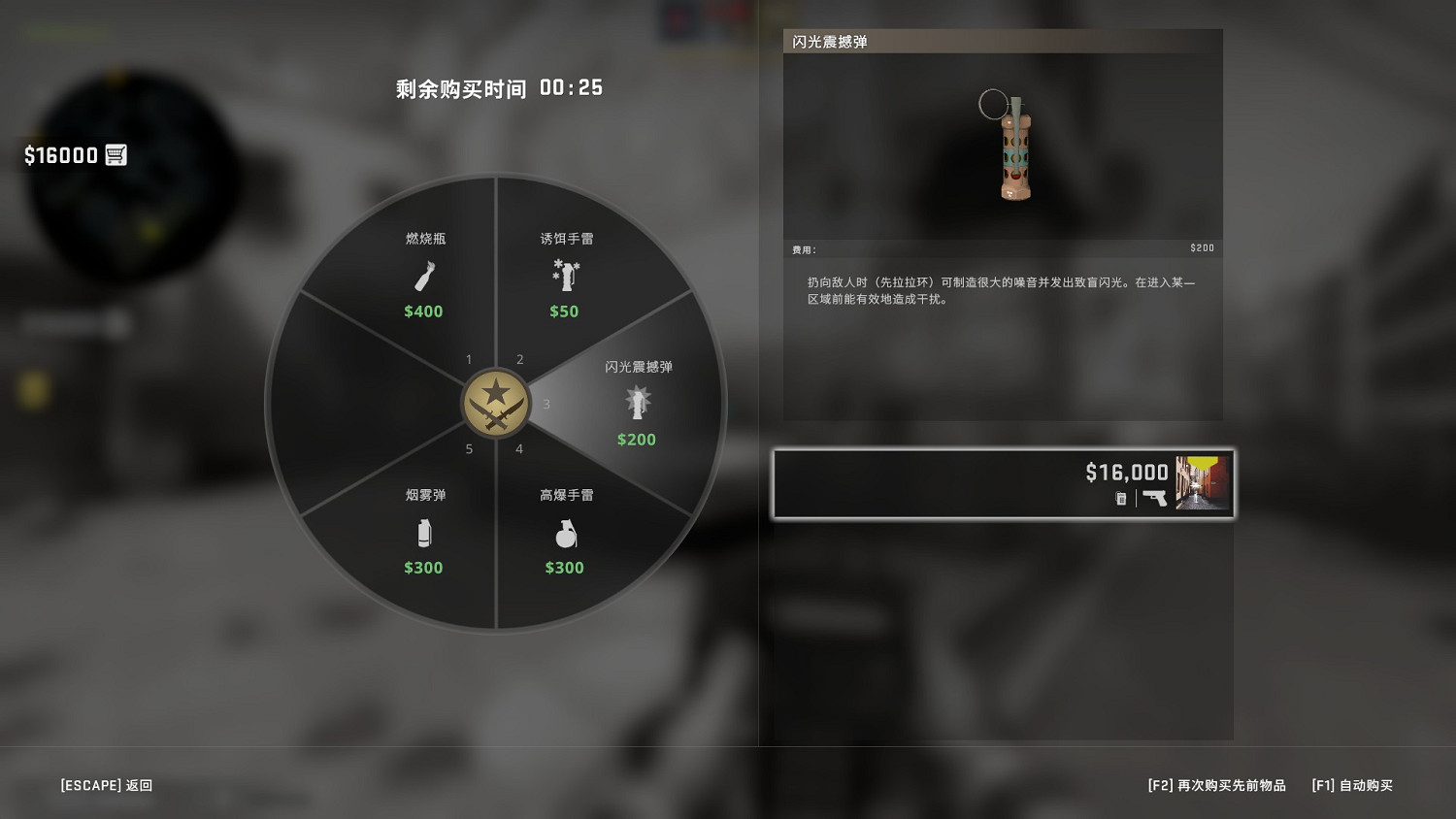Select the decoy grenade (诱饵手雷) icon

coord(564,277)
